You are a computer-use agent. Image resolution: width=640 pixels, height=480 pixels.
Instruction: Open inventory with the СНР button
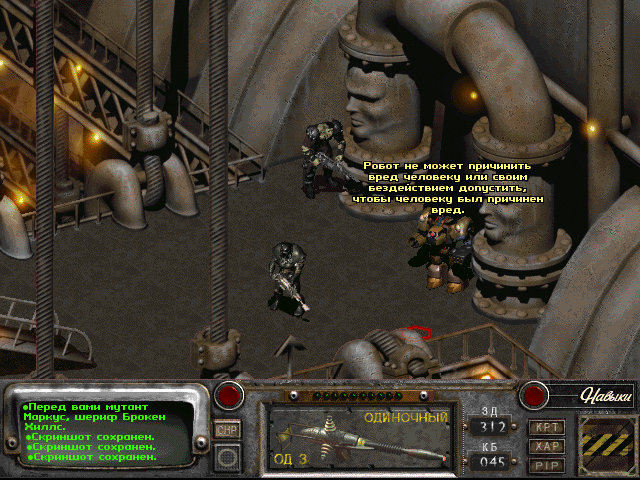pyautogui.click(x=227, y=429)
